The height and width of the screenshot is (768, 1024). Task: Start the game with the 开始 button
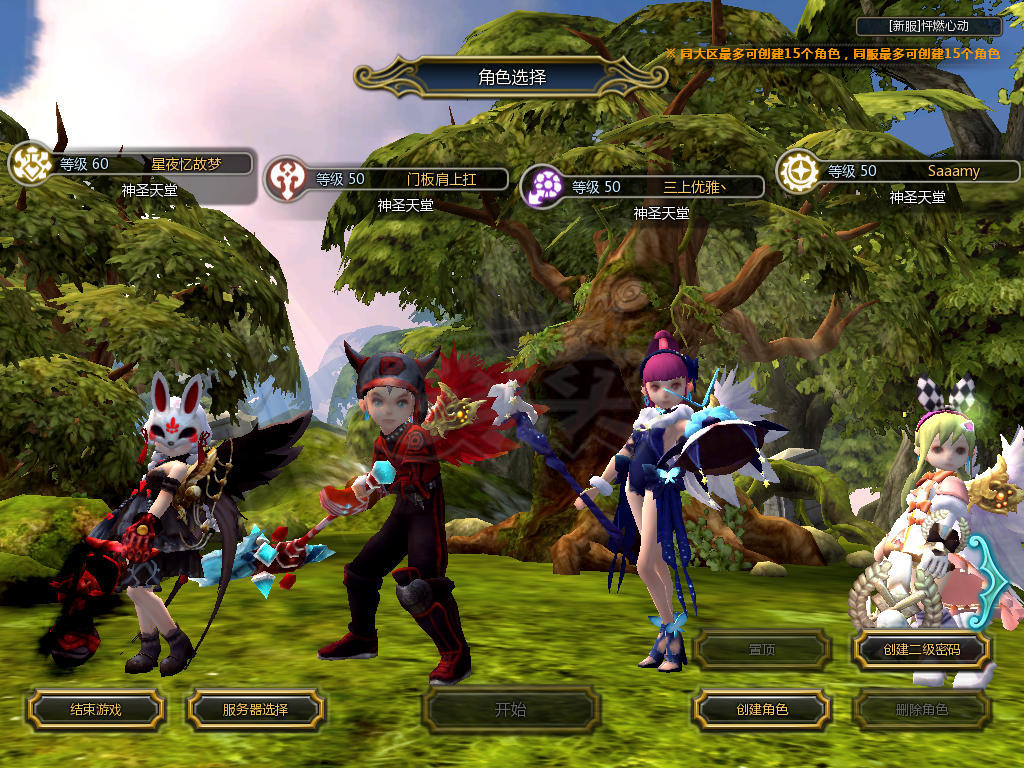pyautogui.click(x=510, y=710)
